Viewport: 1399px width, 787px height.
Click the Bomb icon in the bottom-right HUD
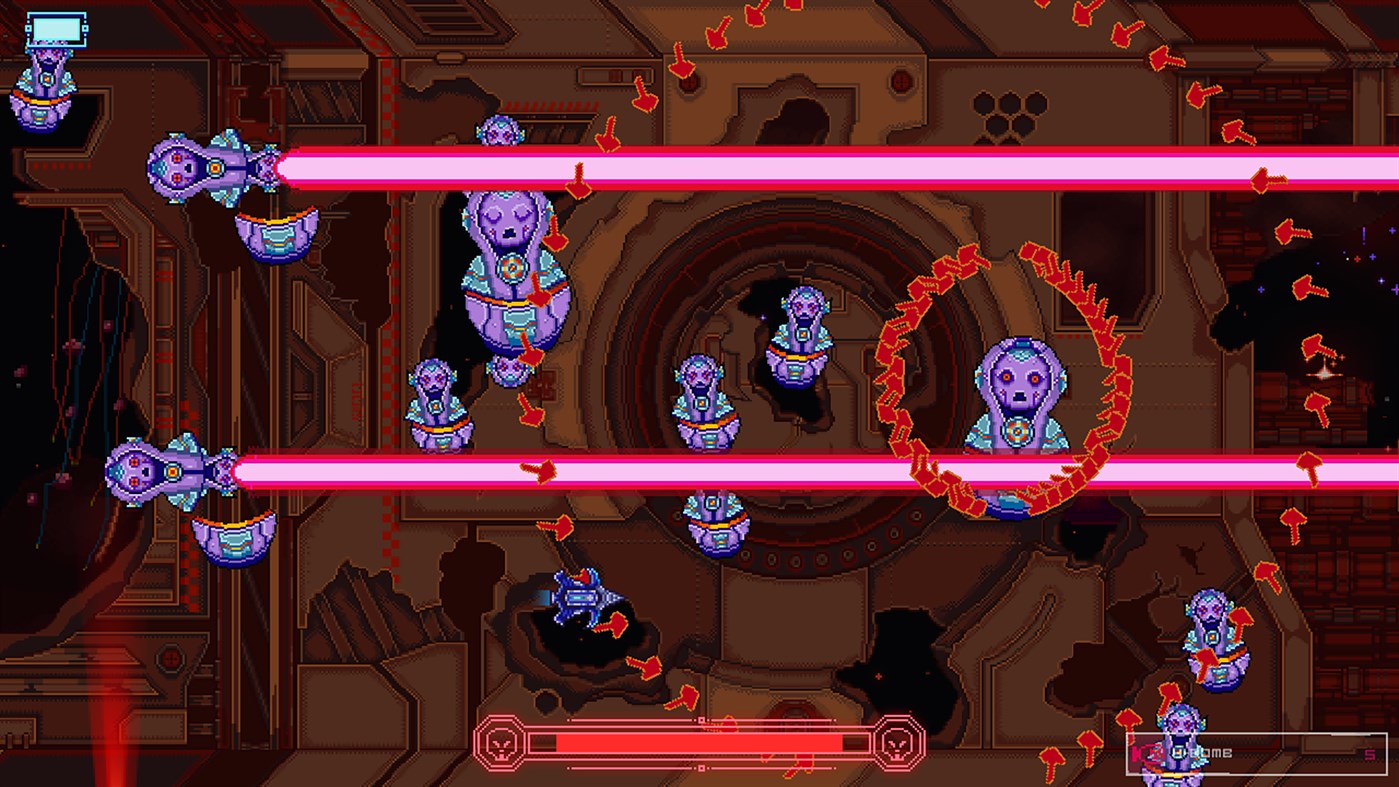click(x=1151, y=753)
